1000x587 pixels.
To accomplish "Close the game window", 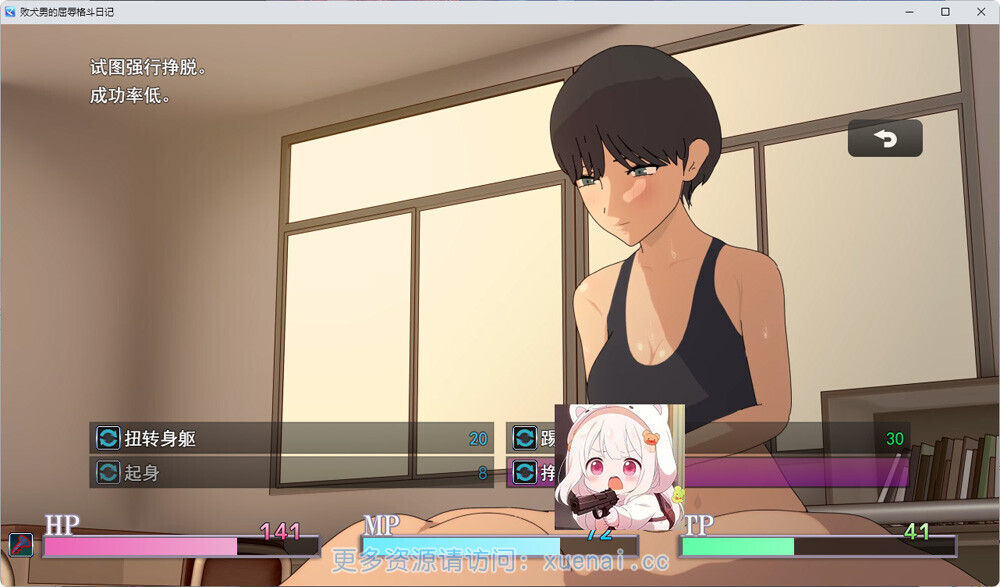I will pyautogui.click(x=977, y=12).
